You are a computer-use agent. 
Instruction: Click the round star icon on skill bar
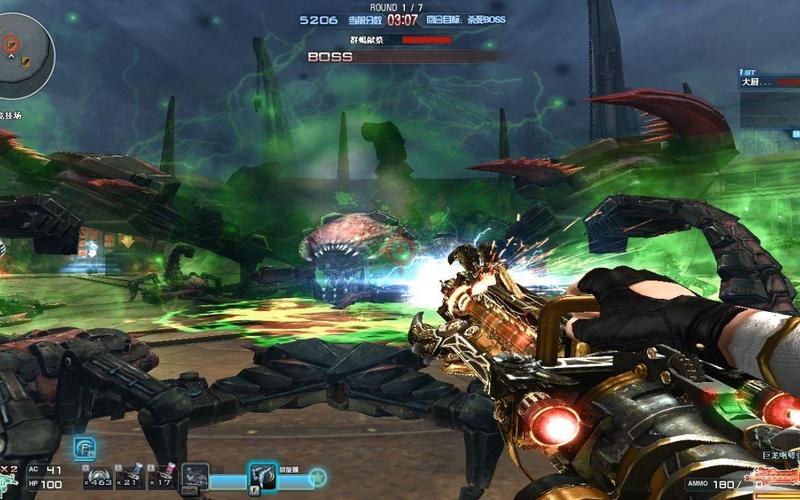(x=317, y=479)
